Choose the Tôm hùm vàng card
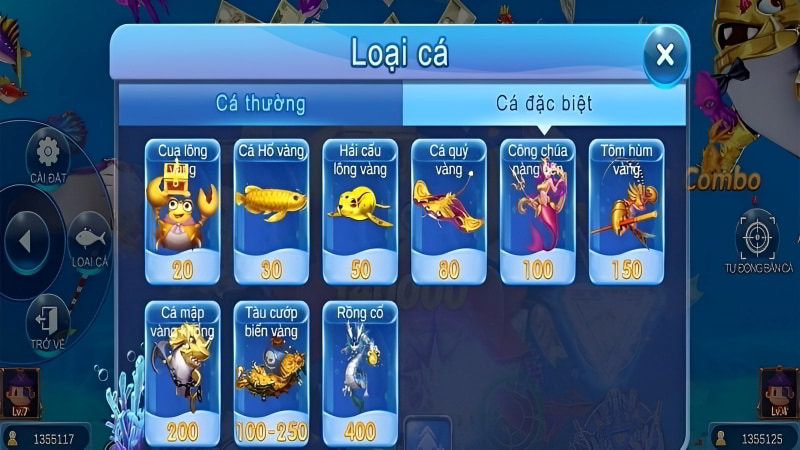 tap(626, 211)
